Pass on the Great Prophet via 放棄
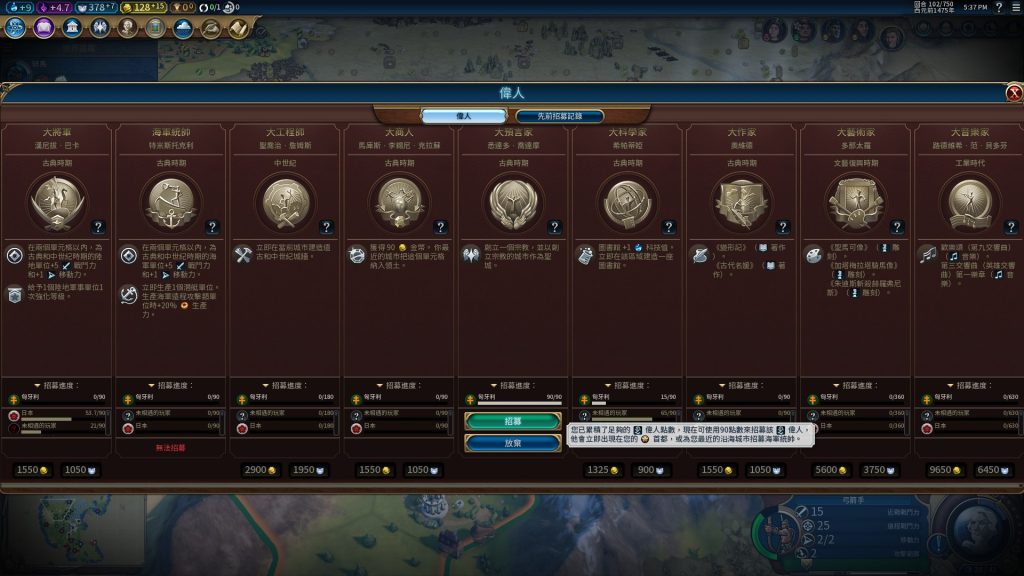1024x576 pixels. point(513,442)
